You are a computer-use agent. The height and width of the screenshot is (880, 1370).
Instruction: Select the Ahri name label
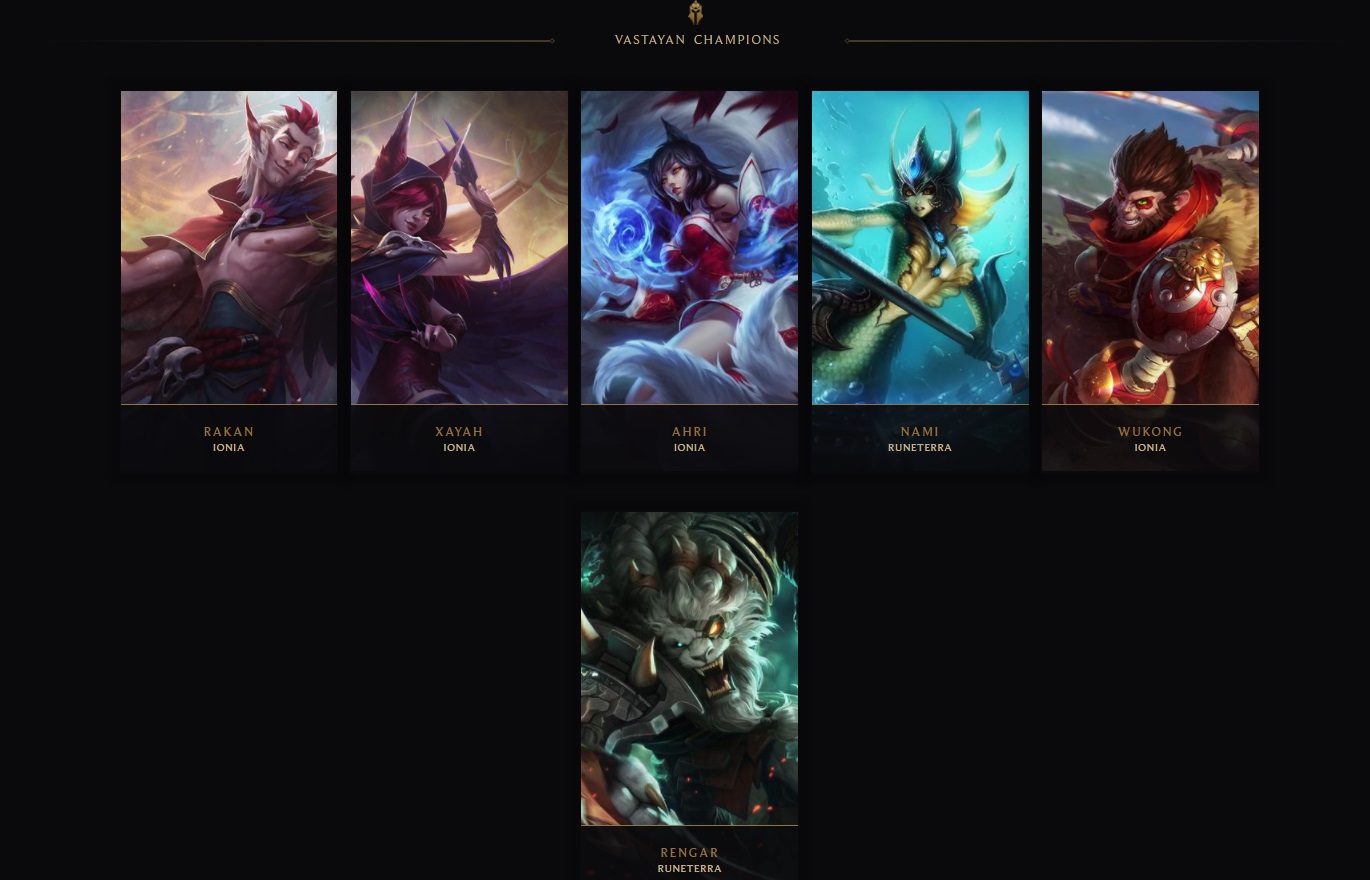[x=689, y=431]
